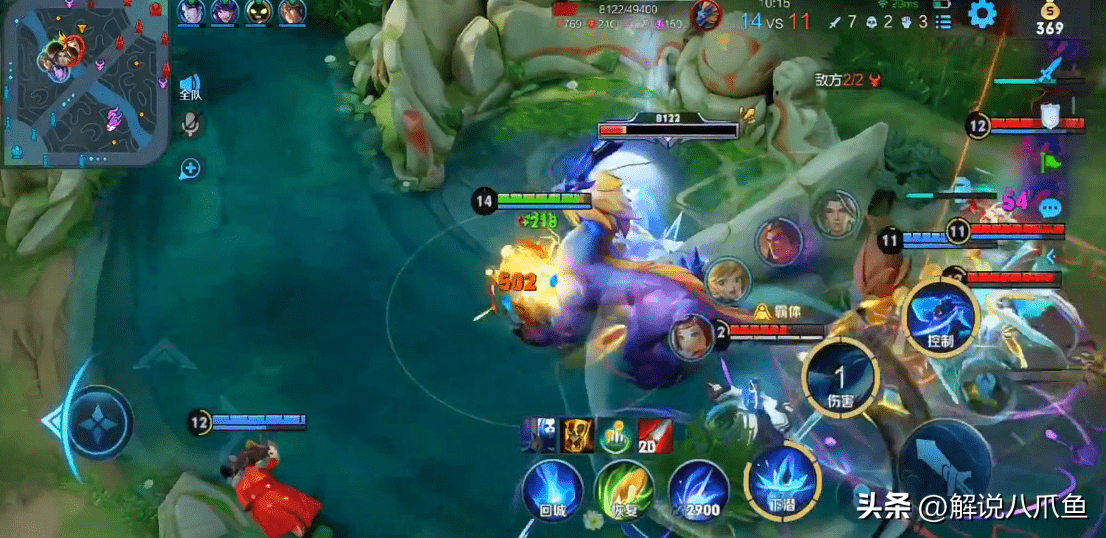Open the gear settings menu
This screenshot has height=538, width=1106.
tap(983, 14)
